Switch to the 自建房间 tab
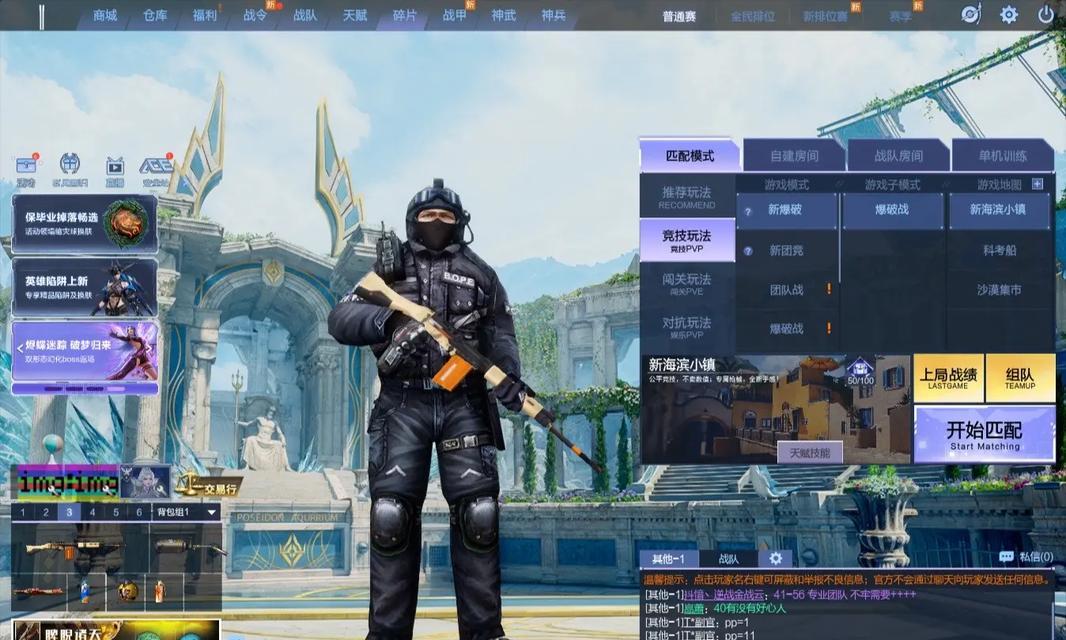1066x640 pixels. pos(794,156)
